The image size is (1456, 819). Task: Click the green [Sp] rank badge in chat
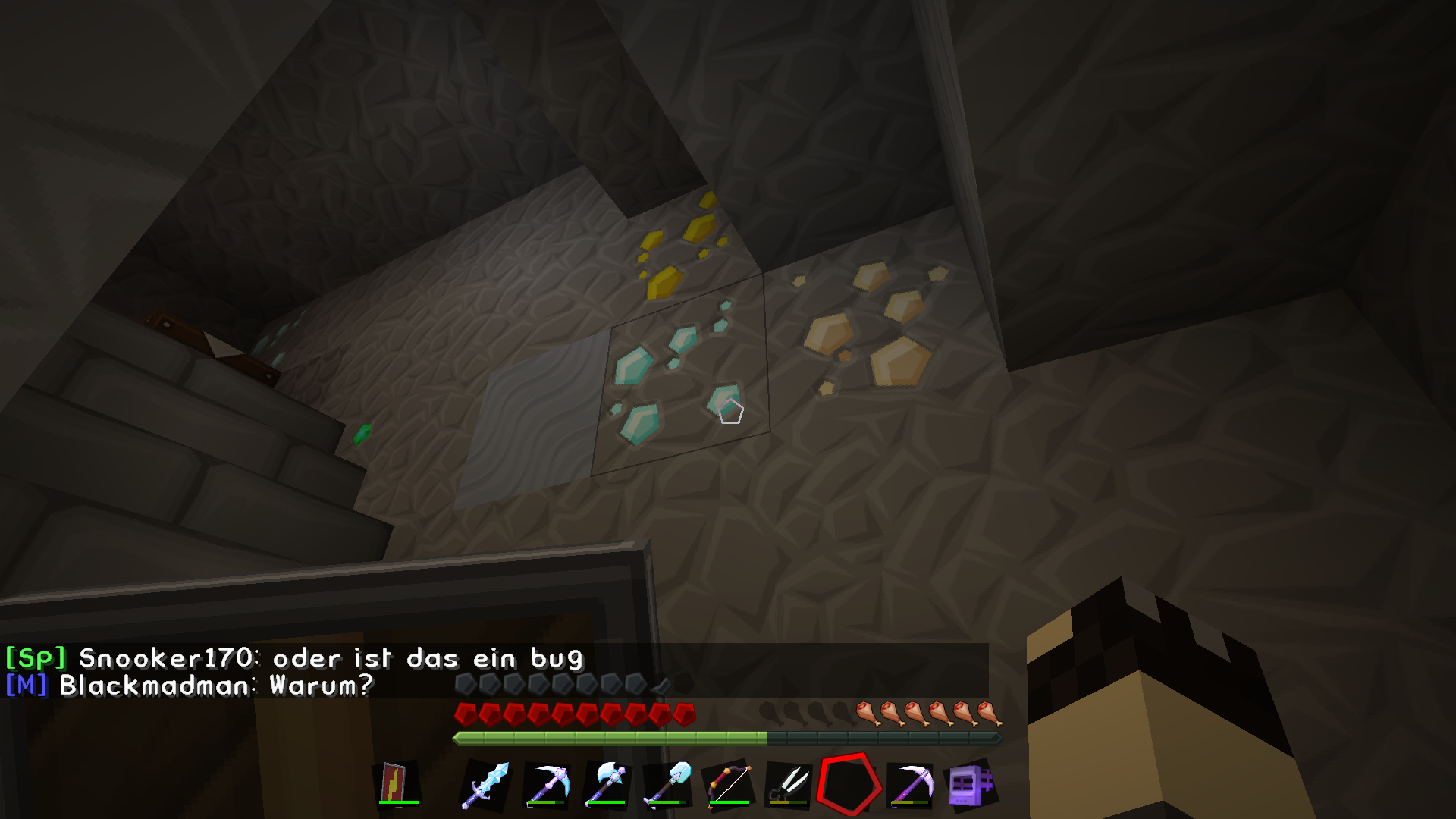(34, 659)
